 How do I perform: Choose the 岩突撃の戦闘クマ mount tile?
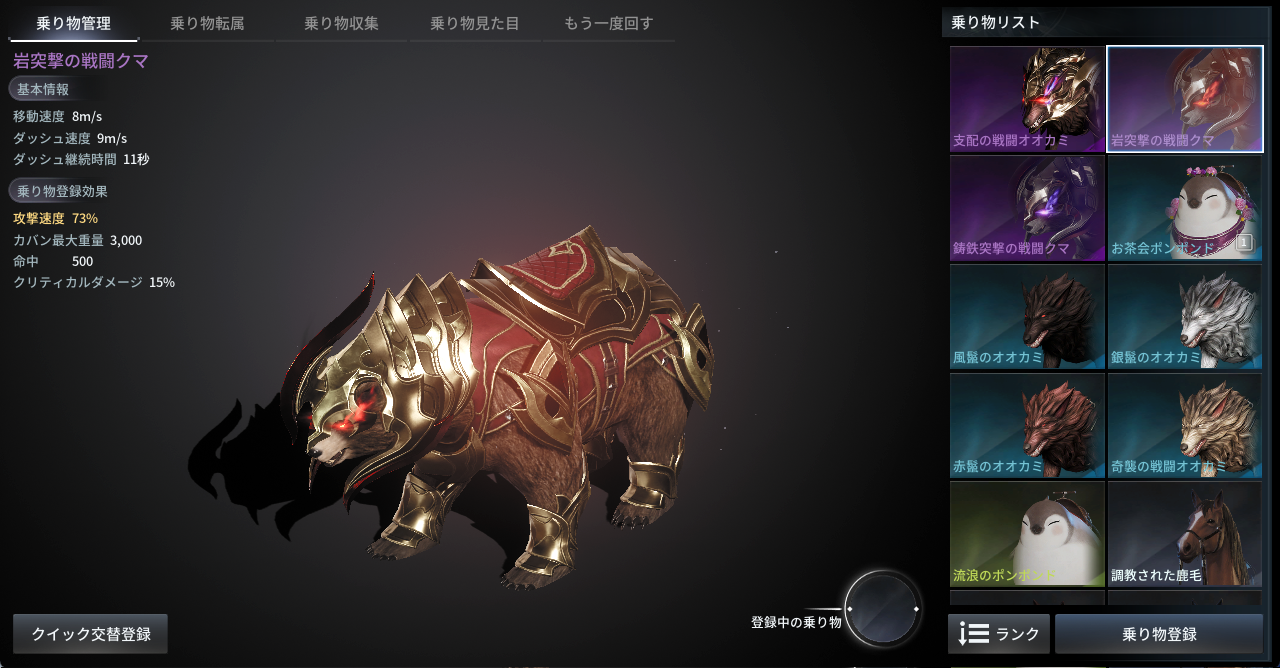[1185, 99]
